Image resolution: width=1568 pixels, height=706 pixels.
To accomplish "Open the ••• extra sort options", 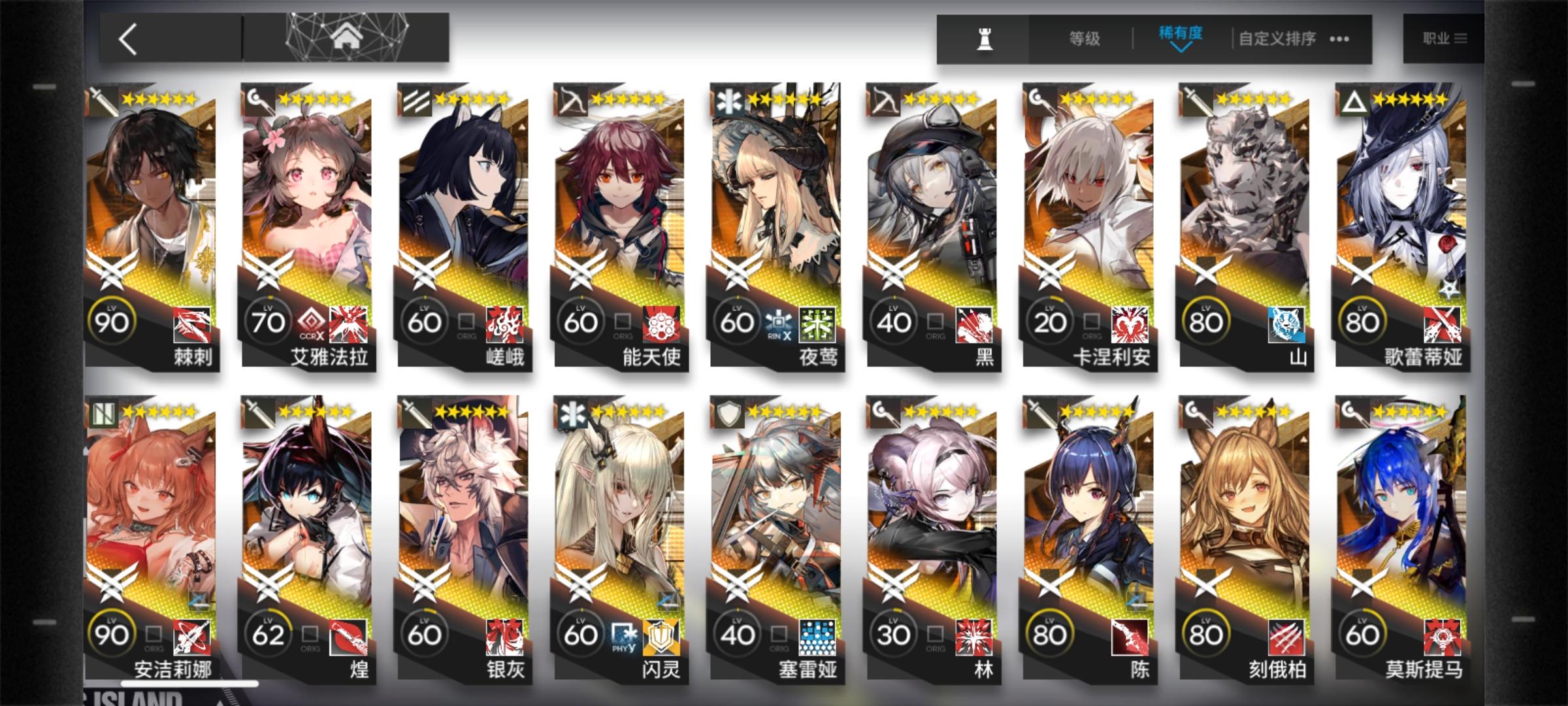I will click(1338, 39).
